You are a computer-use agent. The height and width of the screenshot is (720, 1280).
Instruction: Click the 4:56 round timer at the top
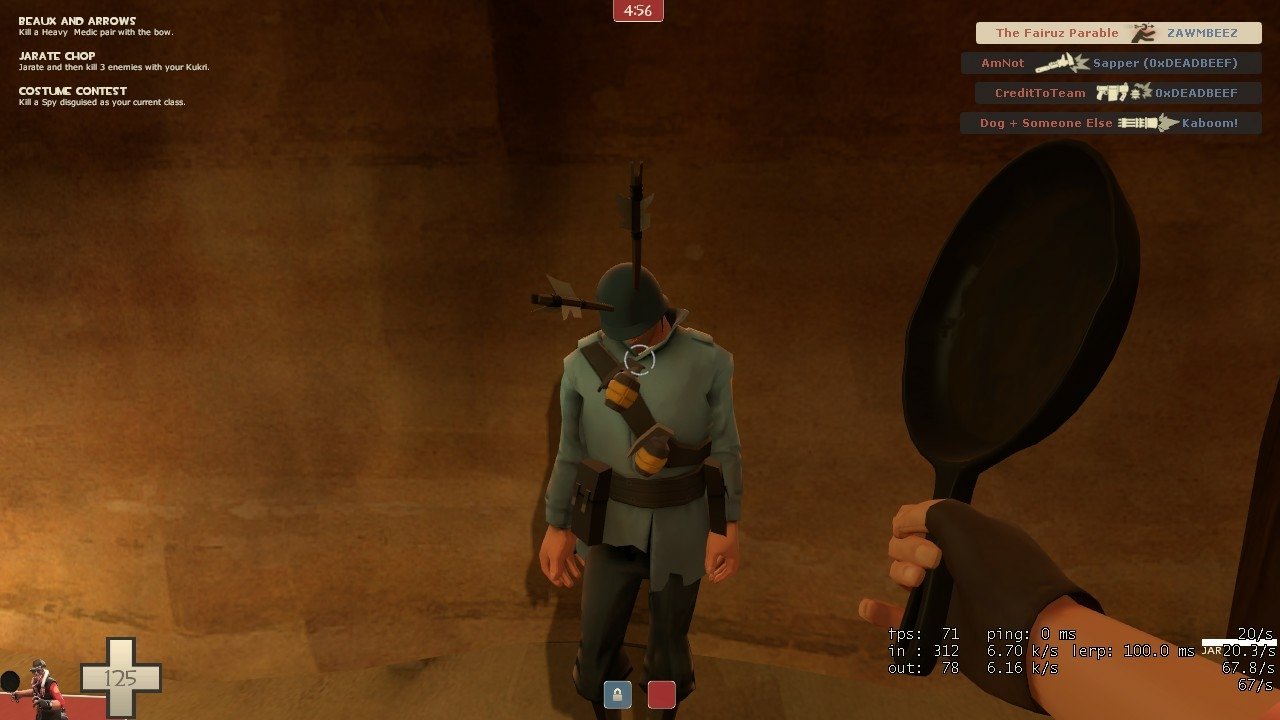[x=639, y=12]
